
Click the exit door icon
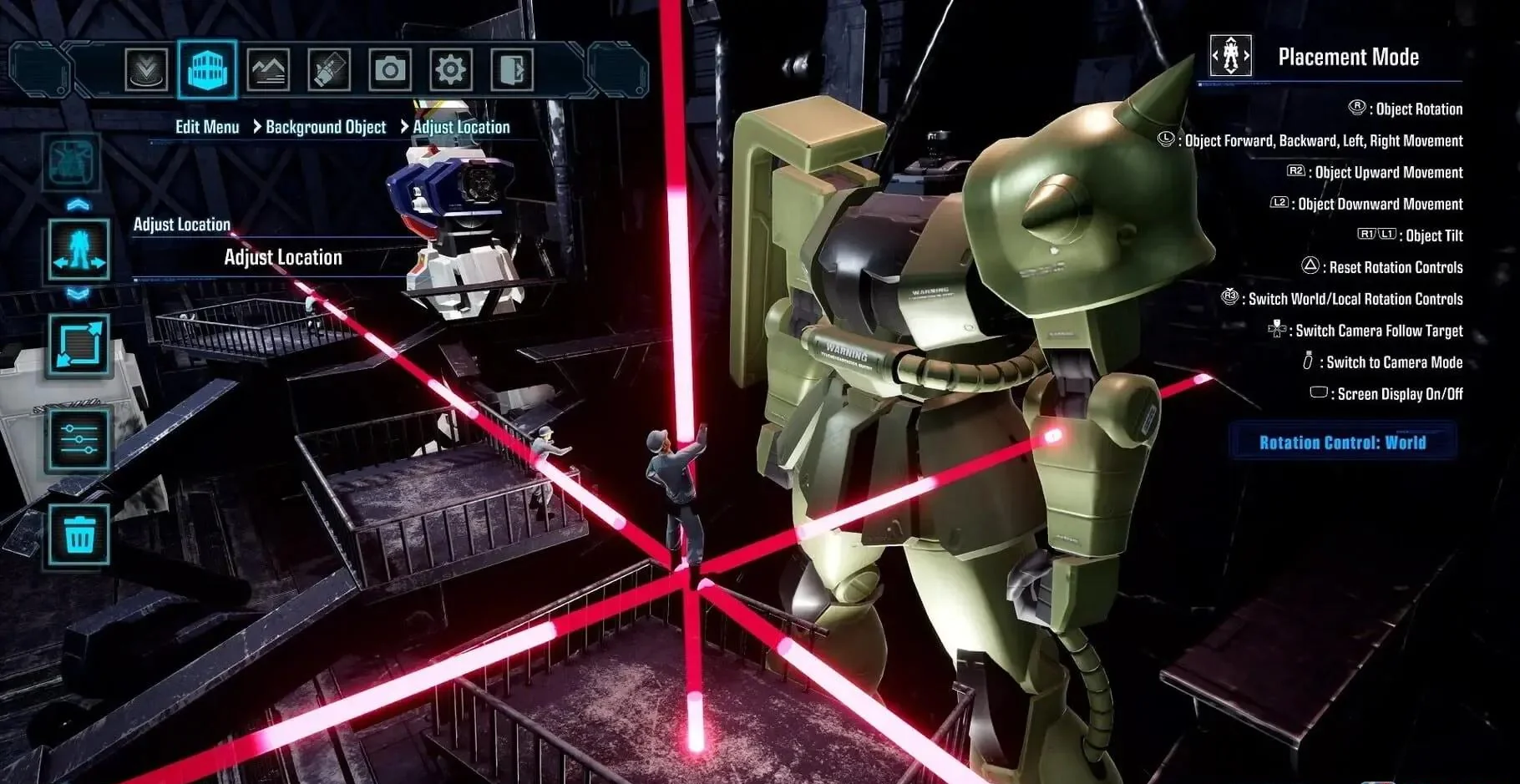coord(511,69)
